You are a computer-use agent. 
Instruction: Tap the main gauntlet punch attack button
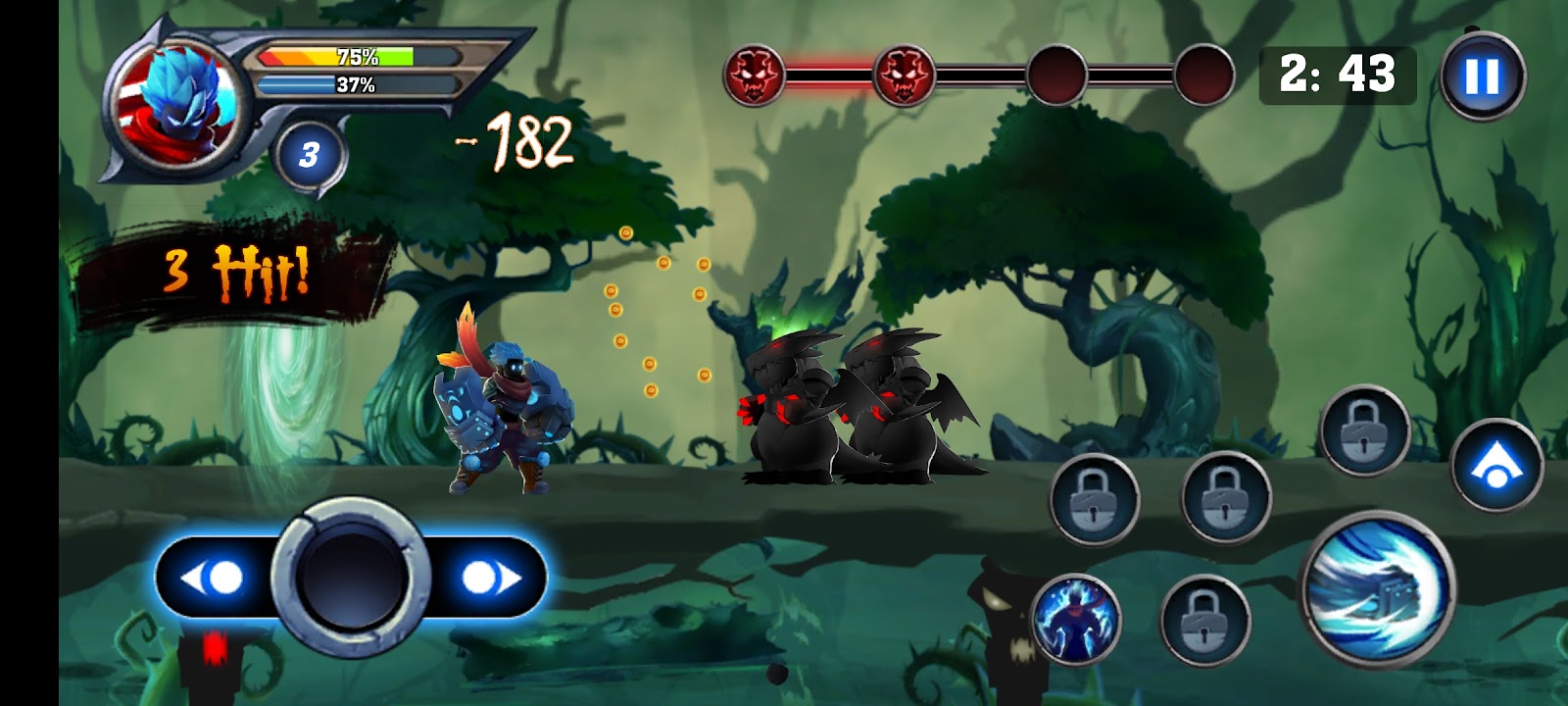(1376, 587)
